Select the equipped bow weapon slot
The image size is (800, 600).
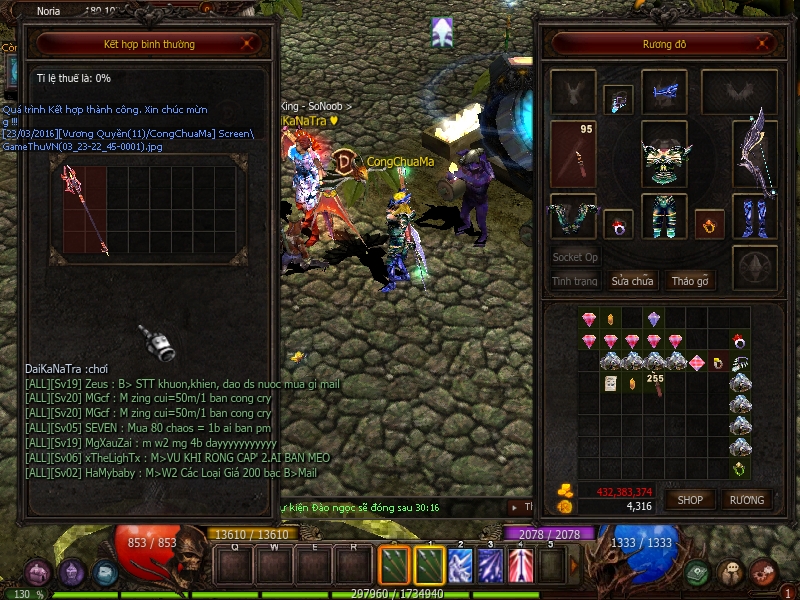point(755,153)
